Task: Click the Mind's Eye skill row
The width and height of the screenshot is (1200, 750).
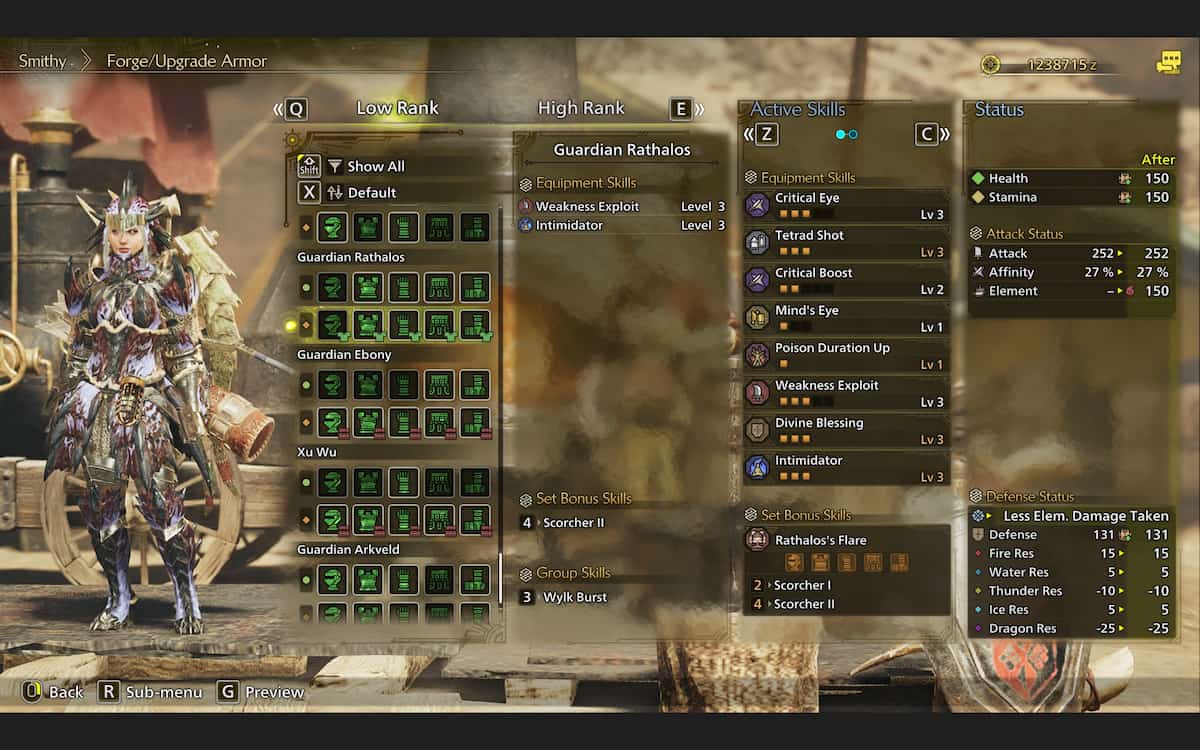Action: coord(846,318)
